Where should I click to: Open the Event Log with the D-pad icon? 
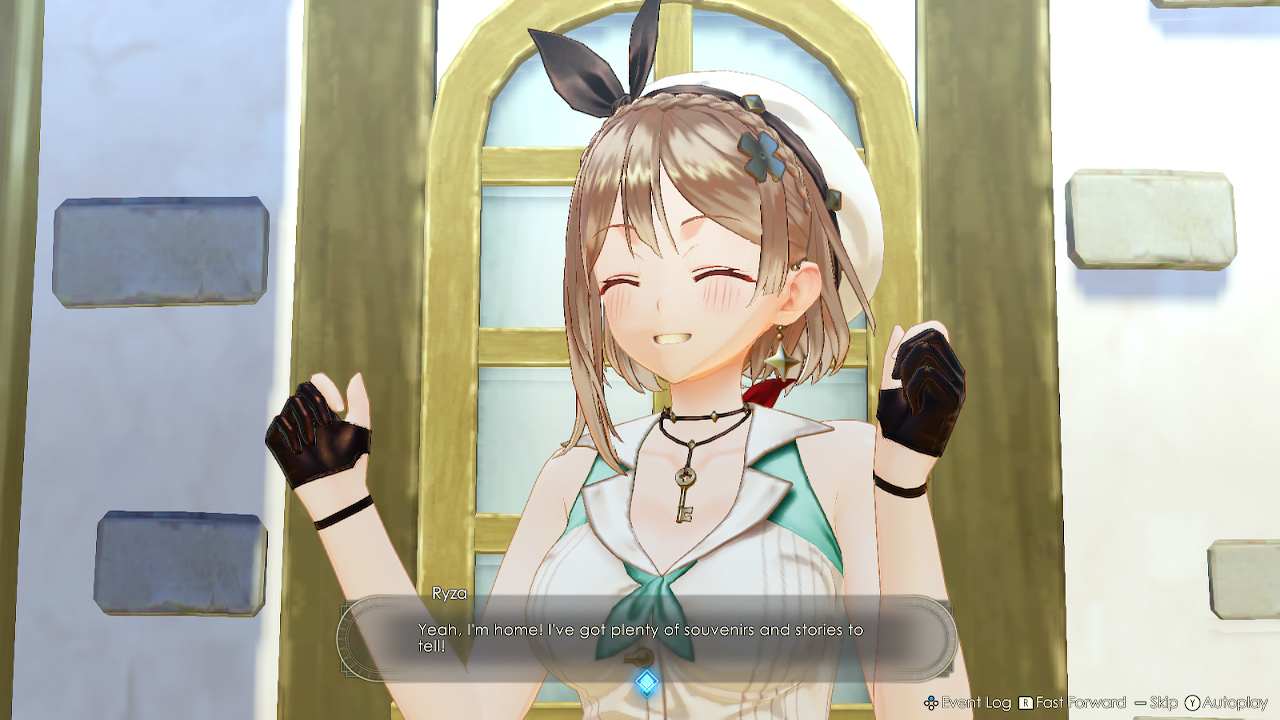point(931,703)
